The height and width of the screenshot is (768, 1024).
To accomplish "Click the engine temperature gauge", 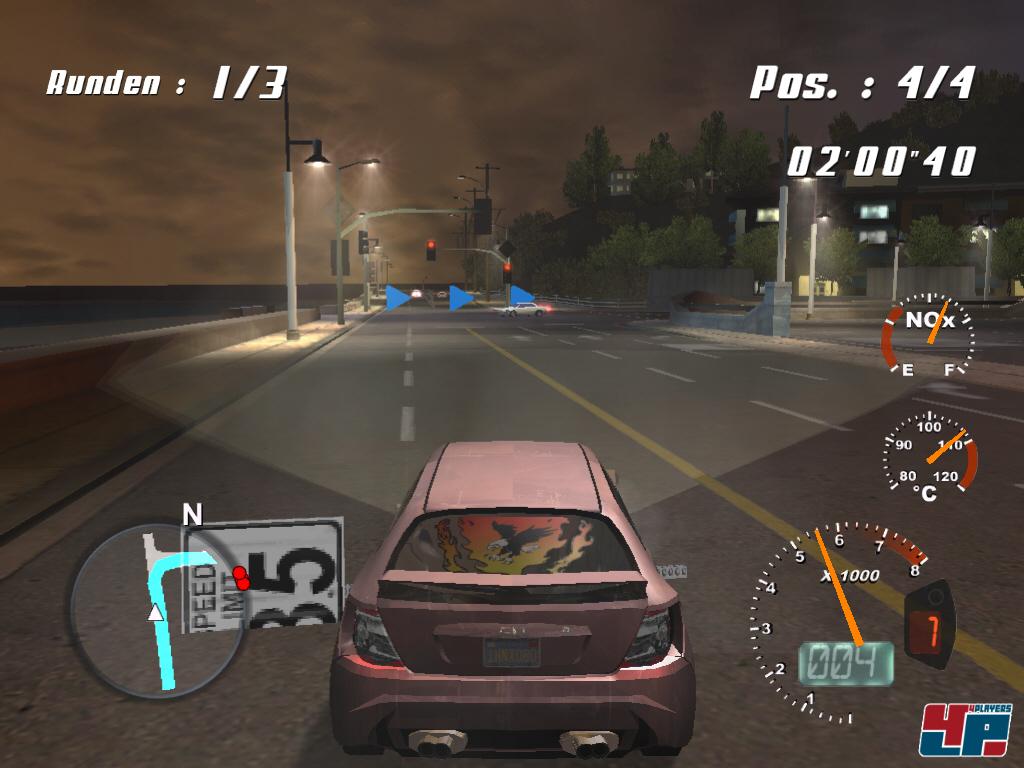I will [930, 455].
